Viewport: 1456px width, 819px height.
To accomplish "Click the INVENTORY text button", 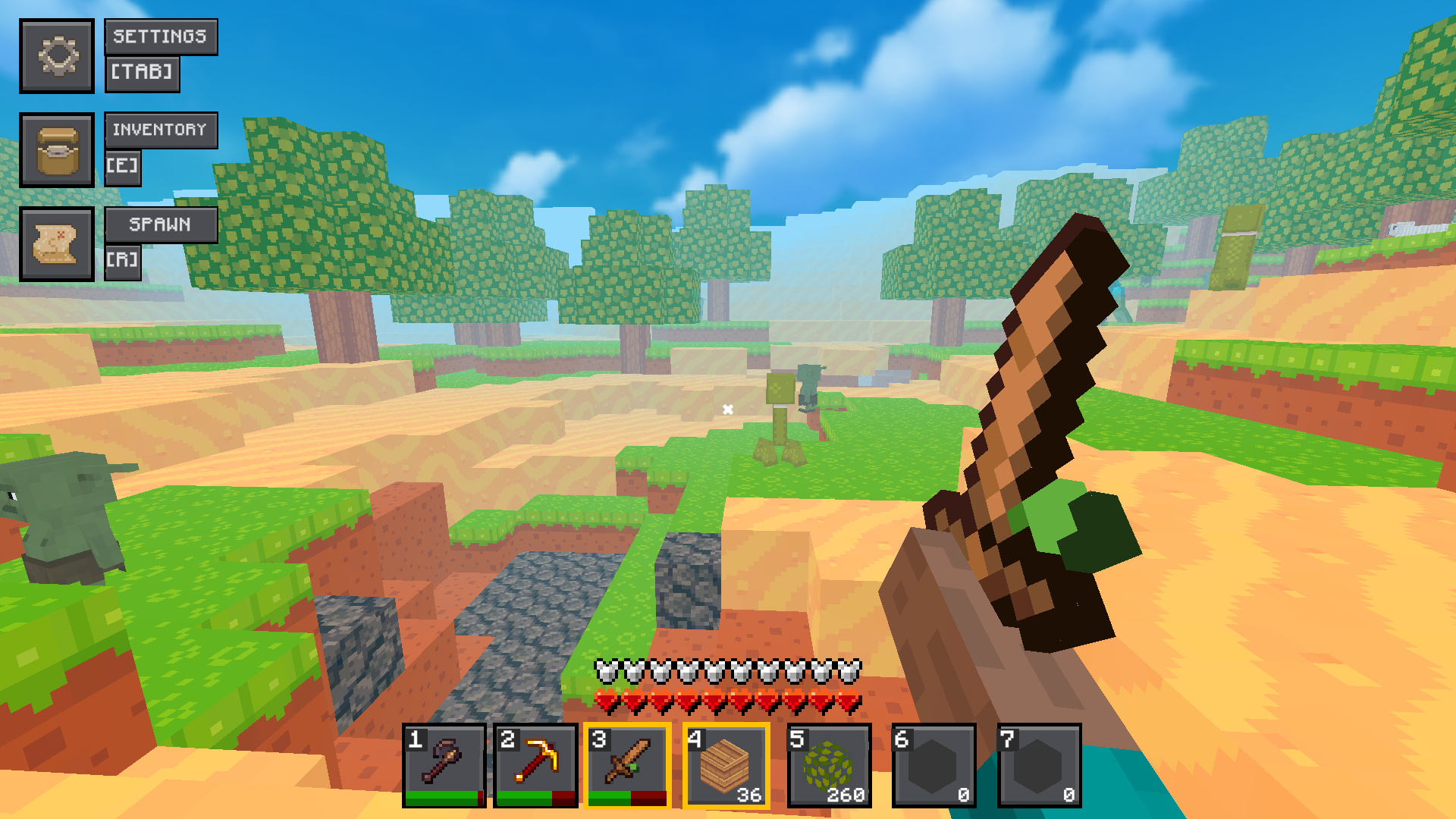I will pos(160,130).
